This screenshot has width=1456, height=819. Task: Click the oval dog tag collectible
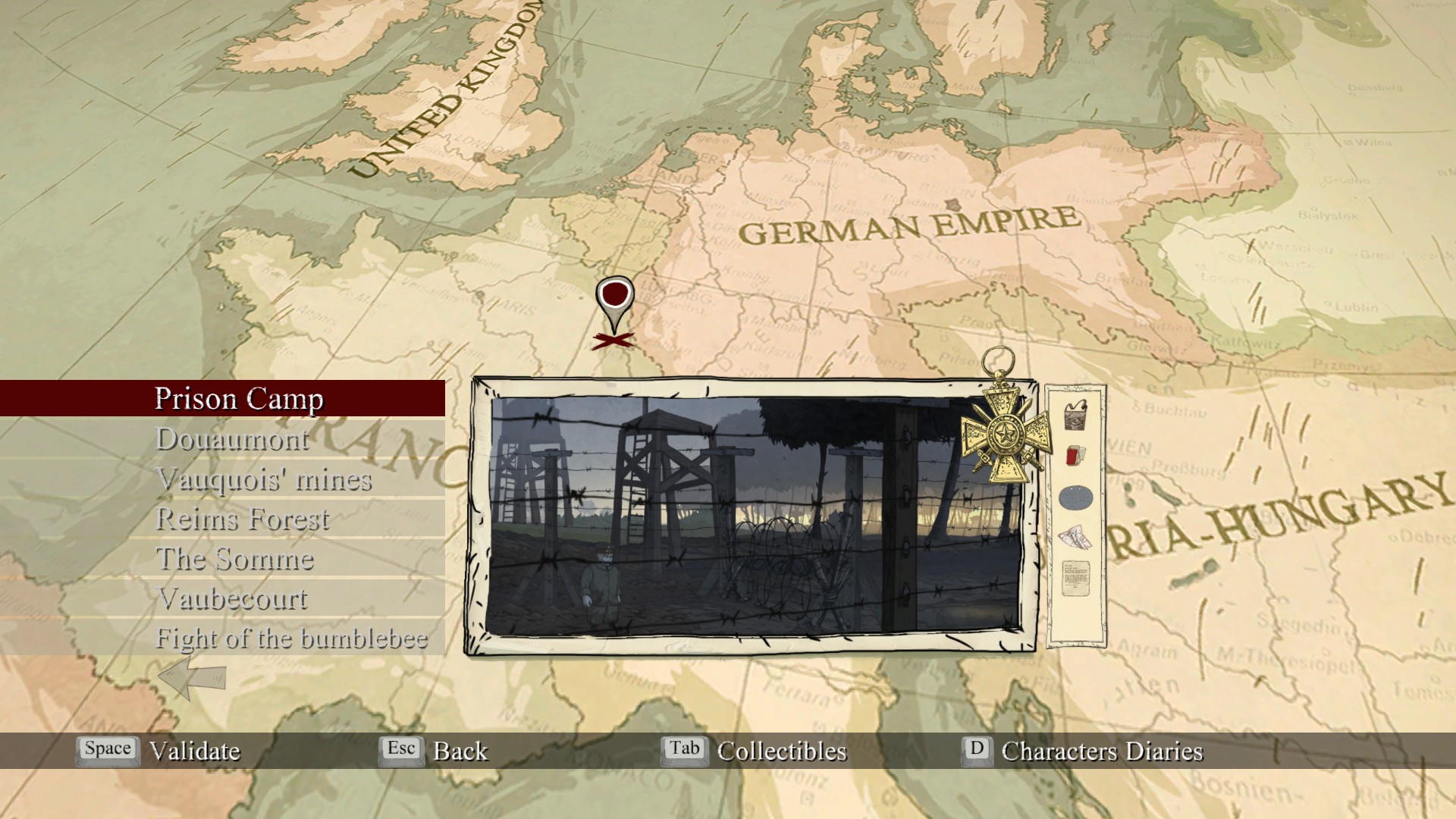[x=1075, y=498]
